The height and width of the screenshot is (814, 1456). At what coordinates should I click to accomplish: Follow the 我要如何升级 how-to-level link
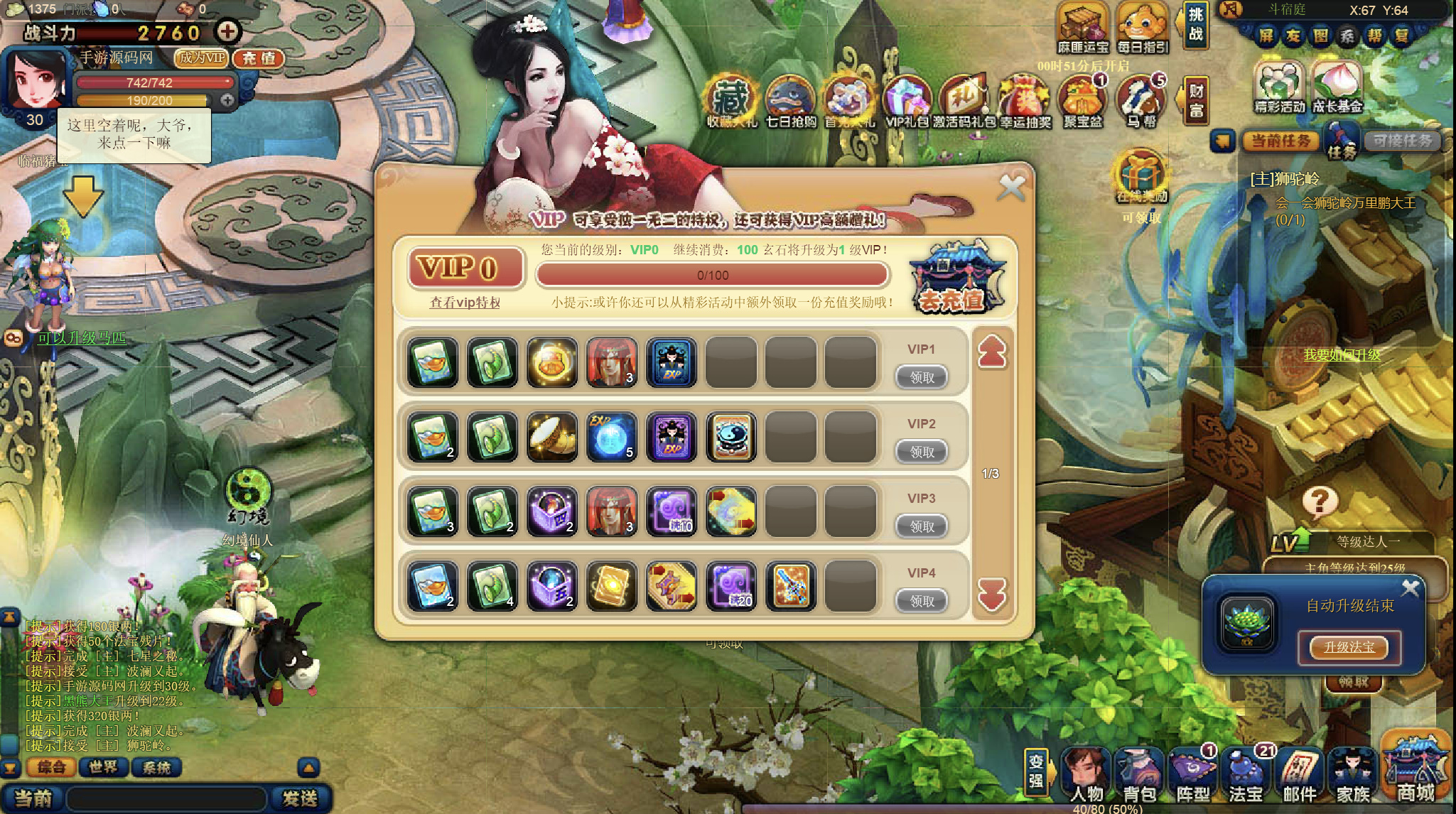point(1342,355)
